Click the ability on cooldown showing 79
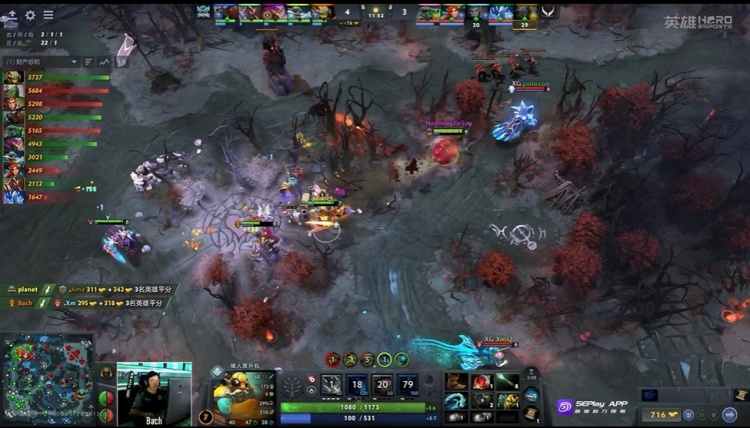Viewport: 750px width, 428px height. click(x=408, y=385)
